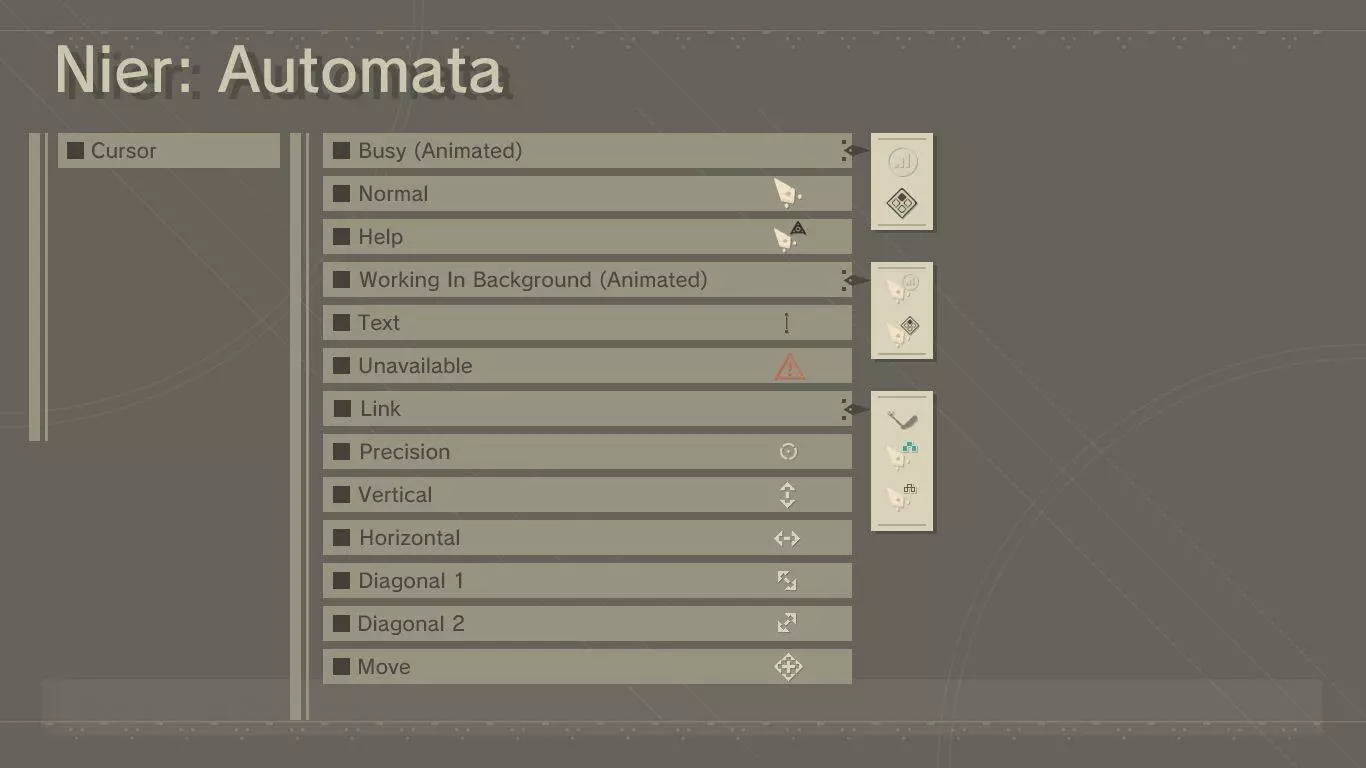Select the Diagonal 1 entry

(x=586, y=581)
